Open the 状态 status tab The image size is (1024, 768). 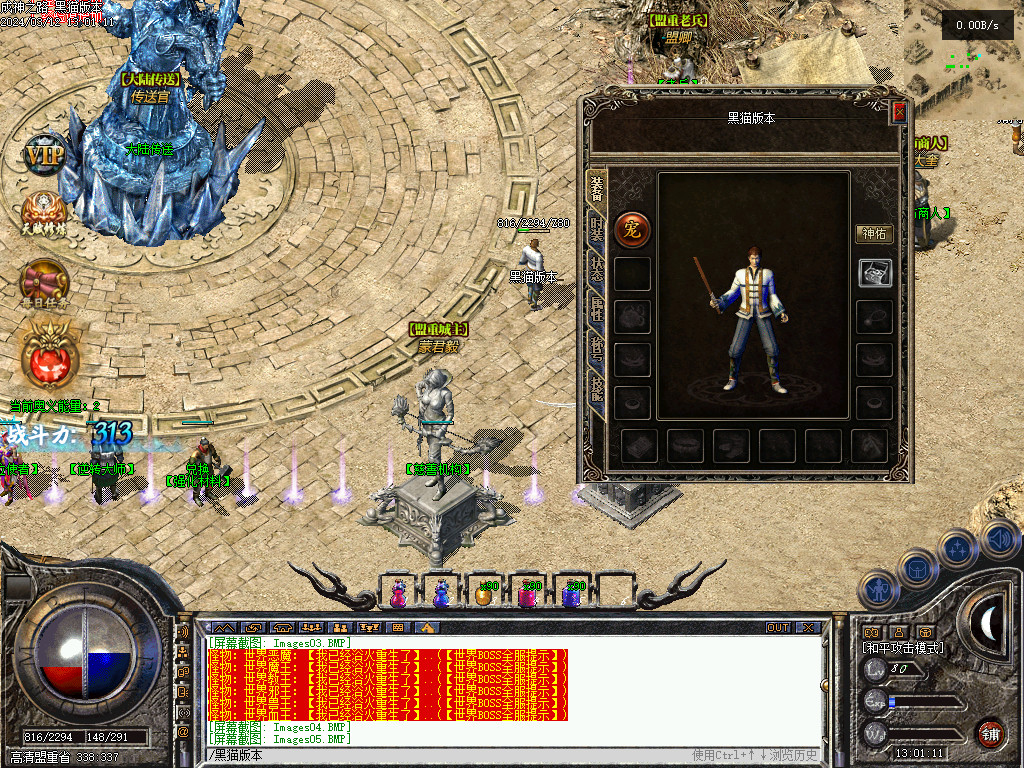(597, 270)
